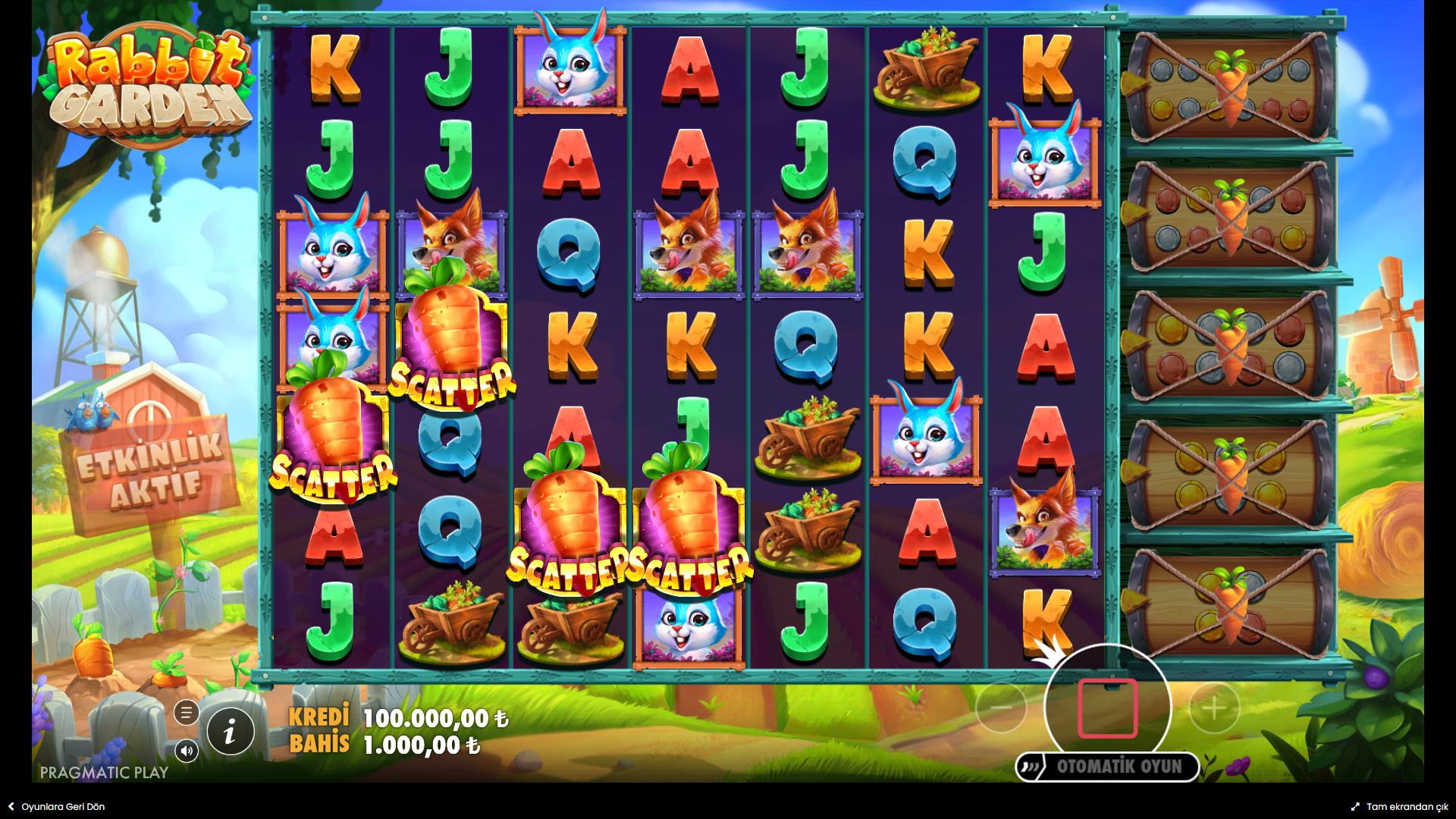Open the game info paytable
The width and height of the screenshot is (1456, 819).
(x=231, y=732)
